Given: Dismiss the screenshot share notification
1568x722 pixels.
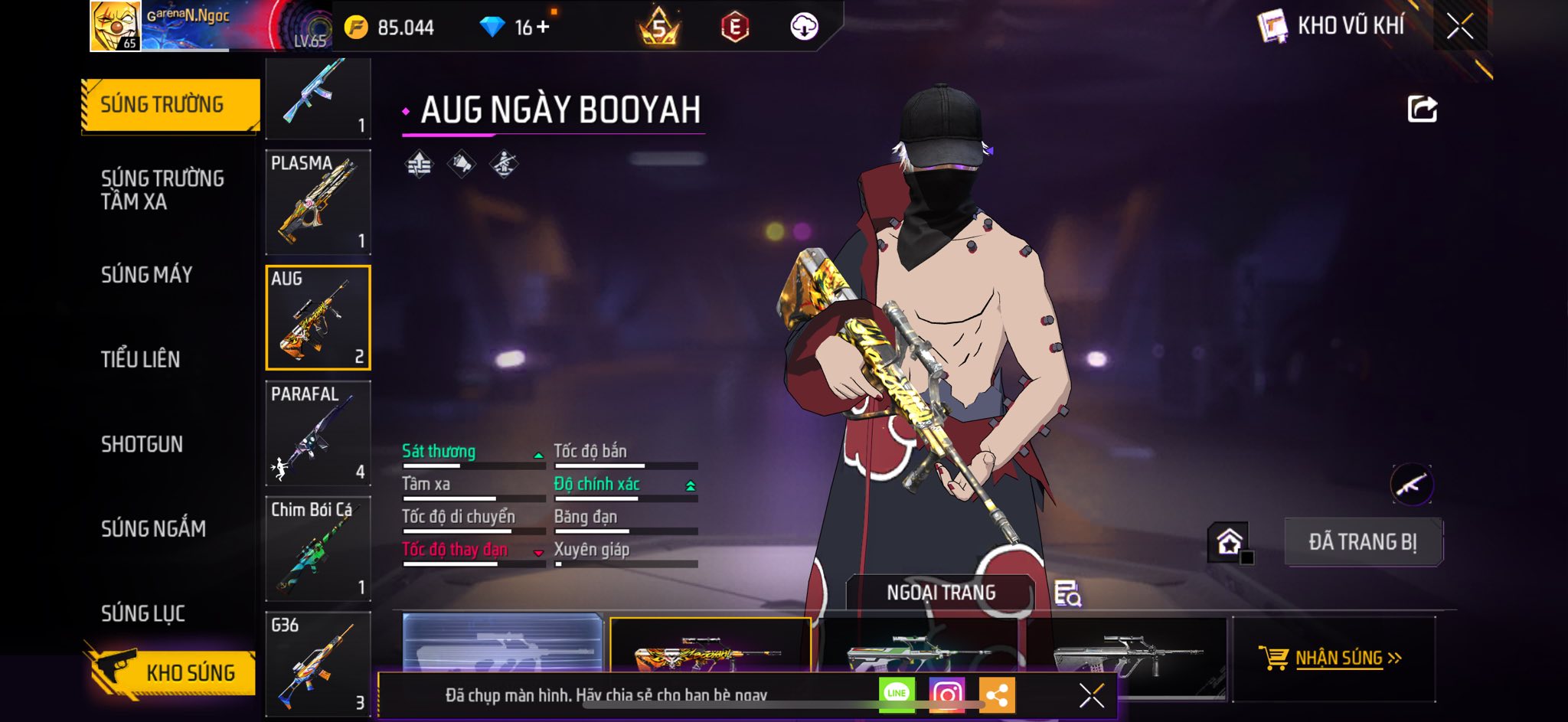Looking at the screenshot, I should coord(1091,695).
